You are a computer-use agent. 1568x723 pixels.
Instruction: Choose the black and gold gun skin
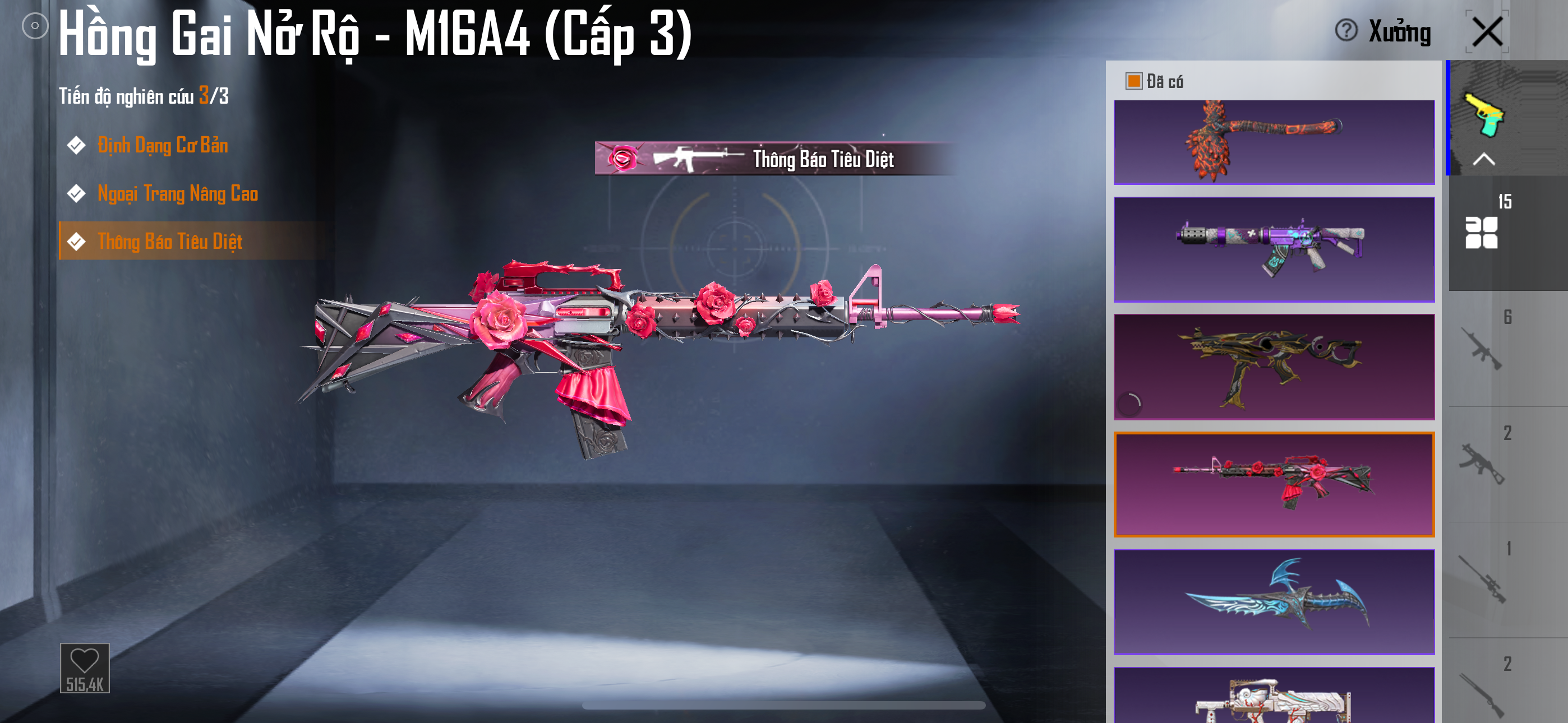(x=1274, y=367)
